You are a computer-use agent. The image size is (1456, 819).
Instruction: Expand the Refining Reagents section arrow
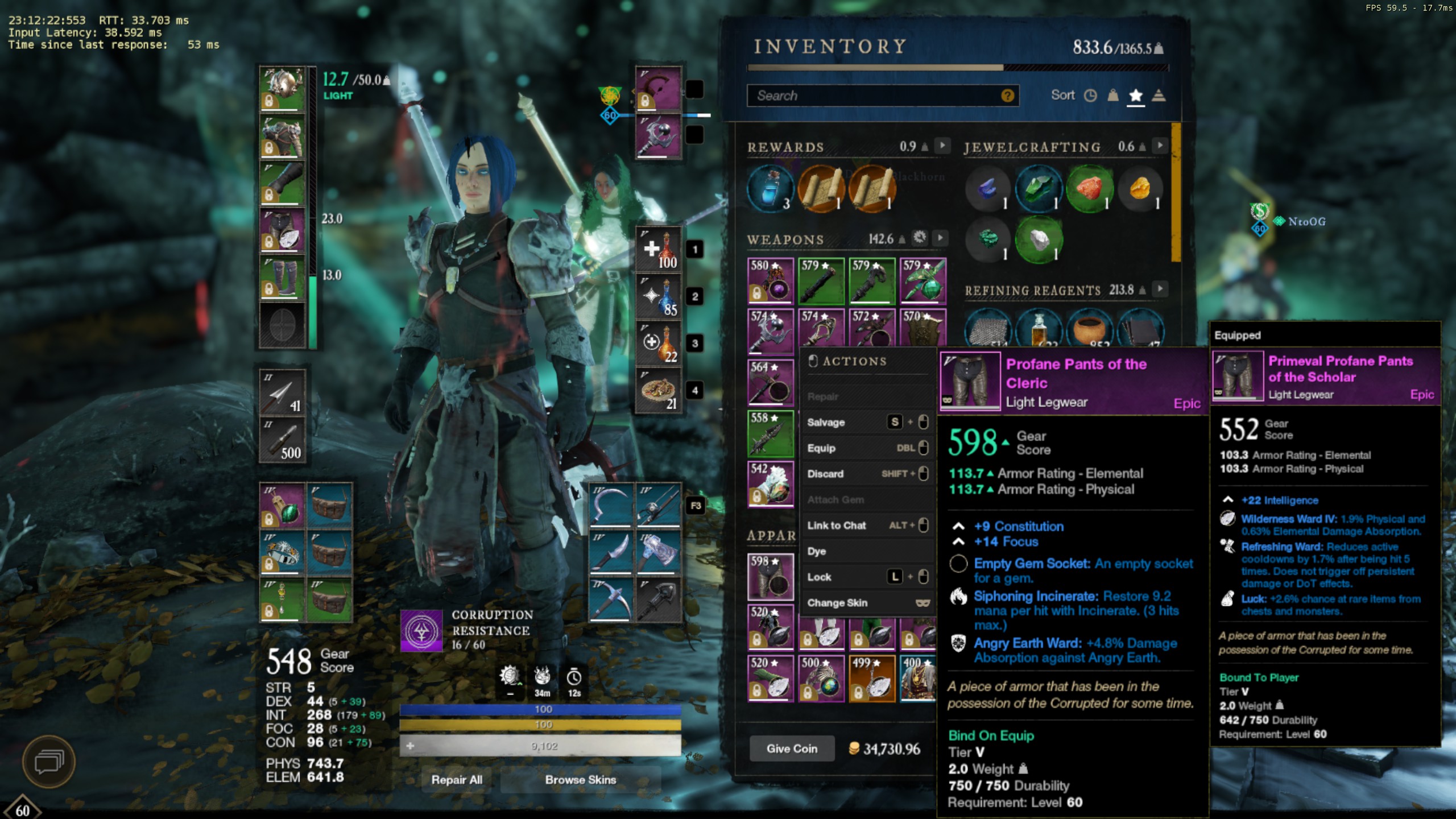(x=1160, y=289)
